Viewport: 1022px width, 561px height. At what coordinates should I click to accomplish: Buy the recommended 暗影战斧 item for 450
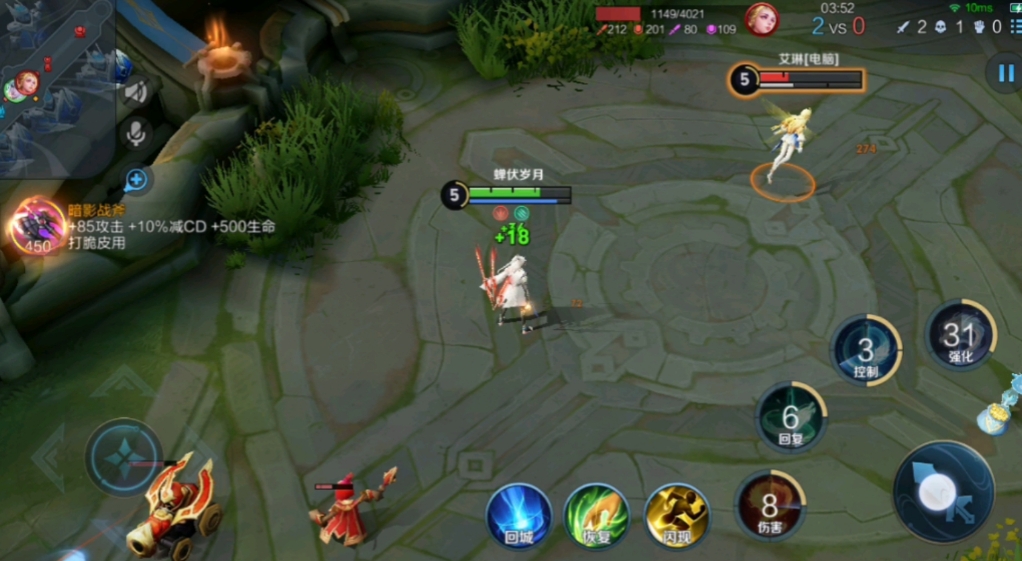pos(38,224)
